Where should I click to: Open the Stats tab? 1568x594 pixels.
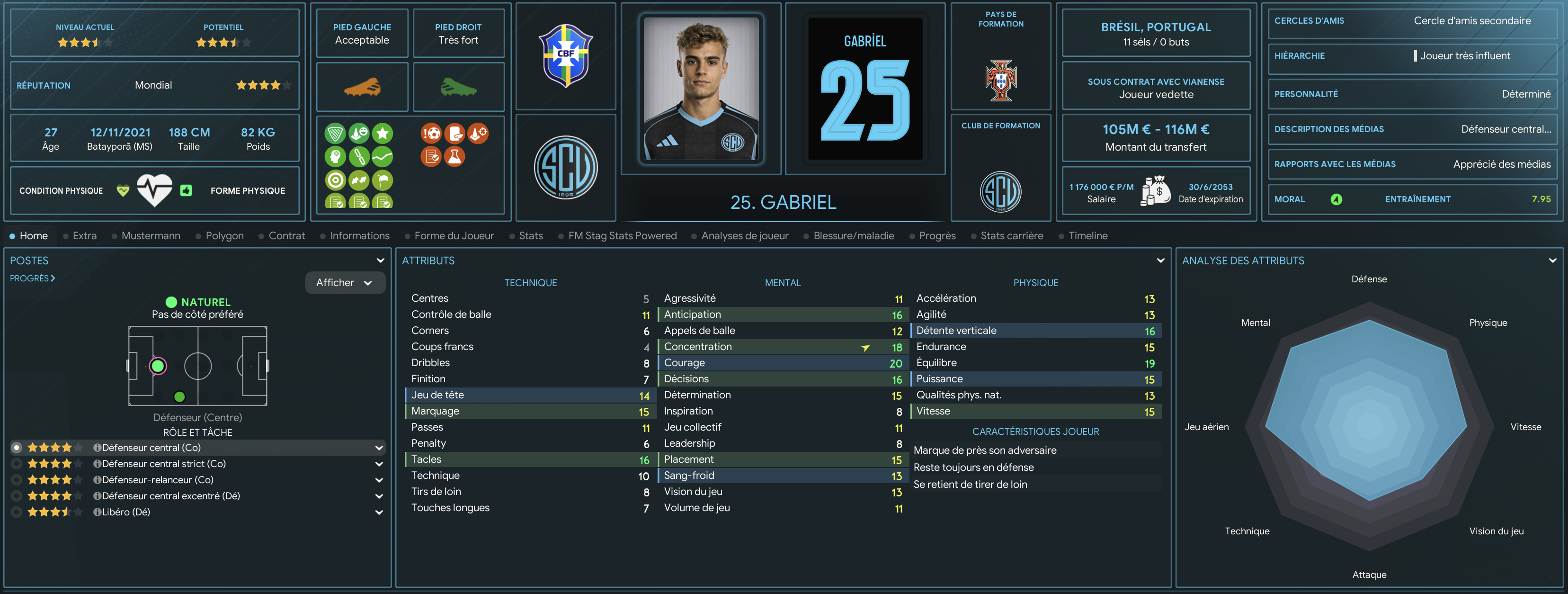click(x=530, y=236)
